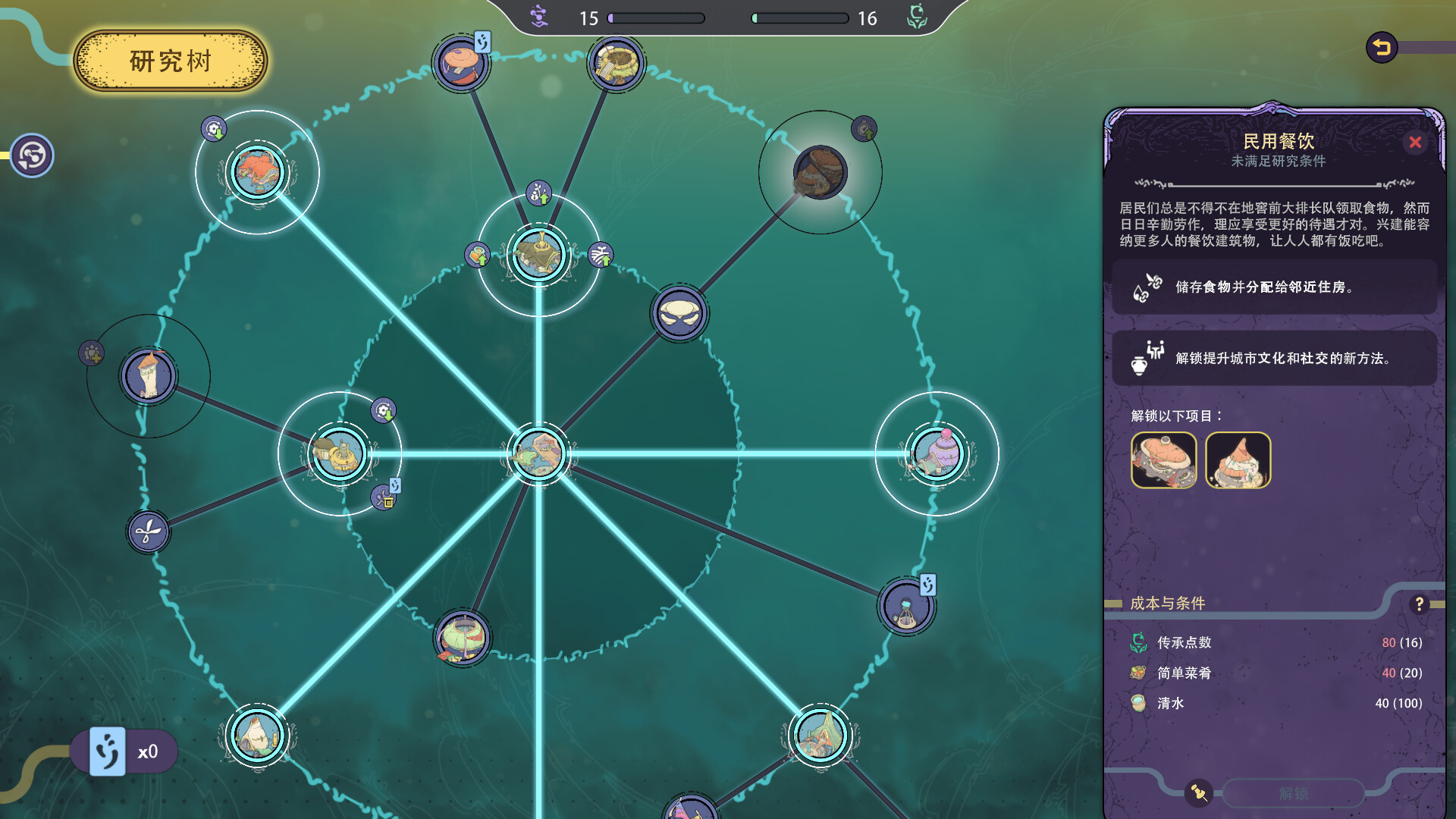1456x819 pixels.
Task: Select the first unlockable dining building thumbnail
Action: pyautogui.click(x=1163, y=460)
